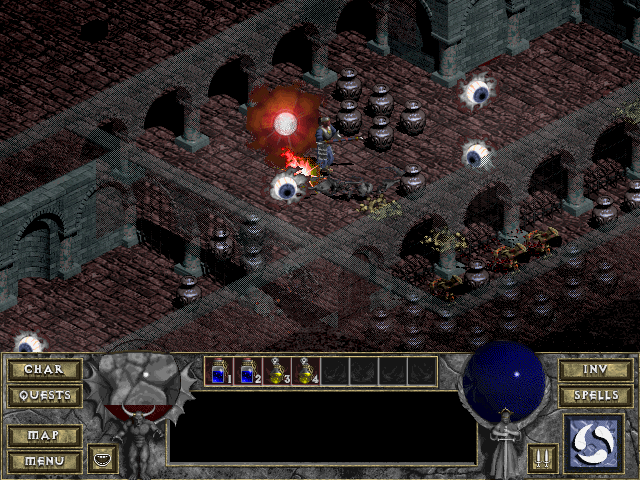Drink the yellow potion in belt slot 4
The width and height of the screenshot is (640, 480).
point(306,371)
